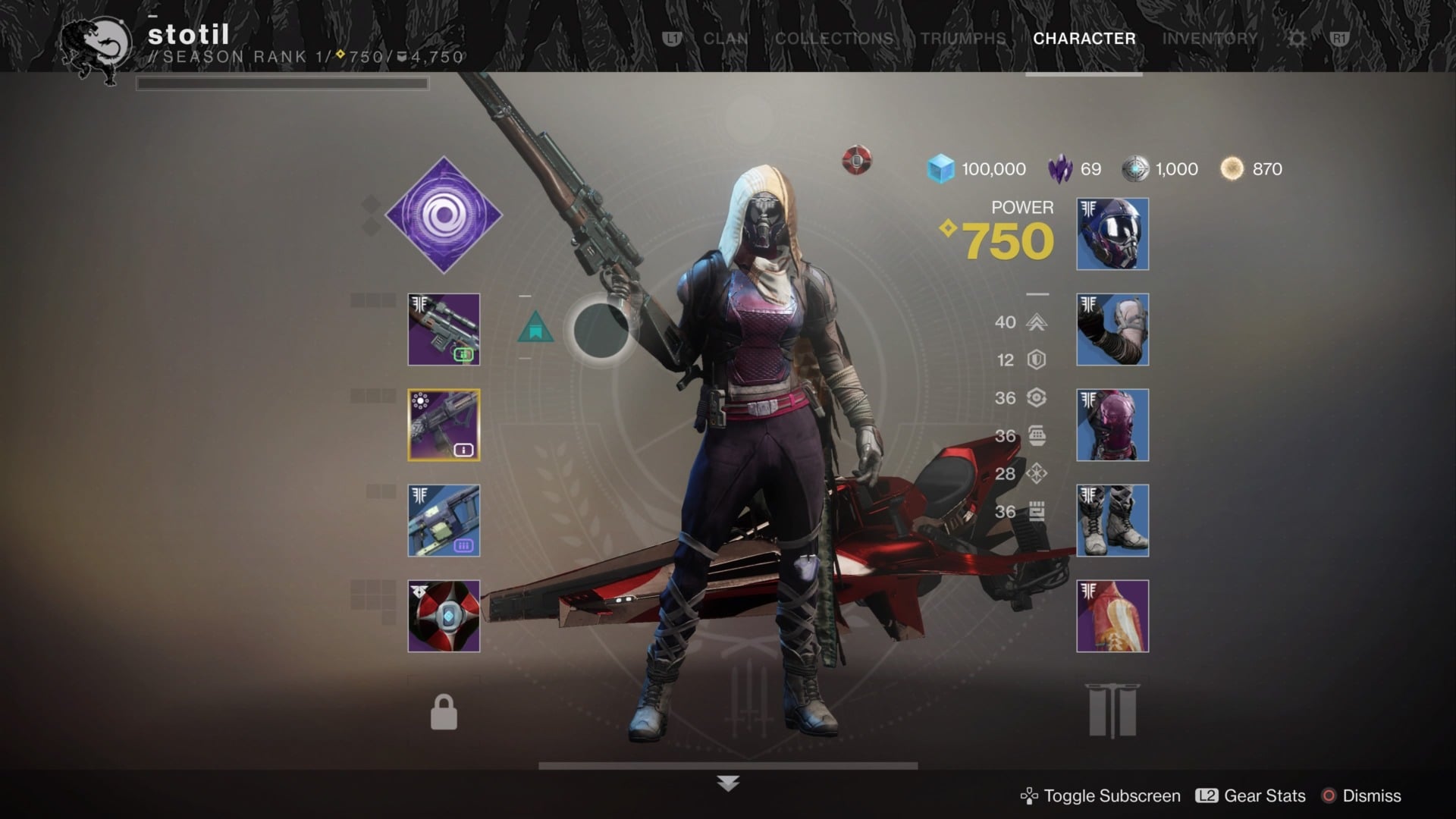Image resolution: width=1456 pixels, height=819 pixels.
Task: Open the purple Void subclass diamond
Action: [x=444, y=215]
